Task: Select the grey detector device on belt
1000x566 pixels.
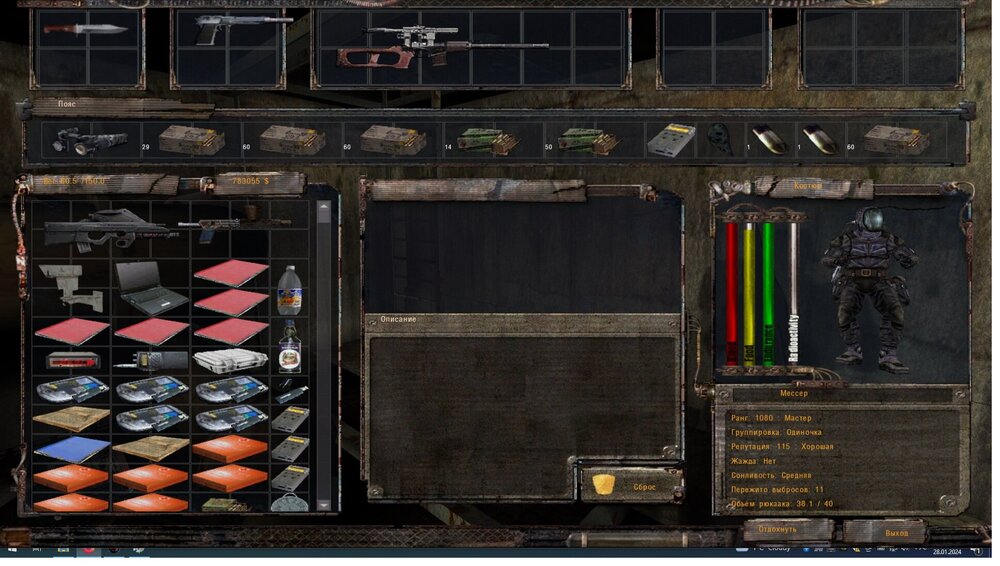Action: point(670,140)
